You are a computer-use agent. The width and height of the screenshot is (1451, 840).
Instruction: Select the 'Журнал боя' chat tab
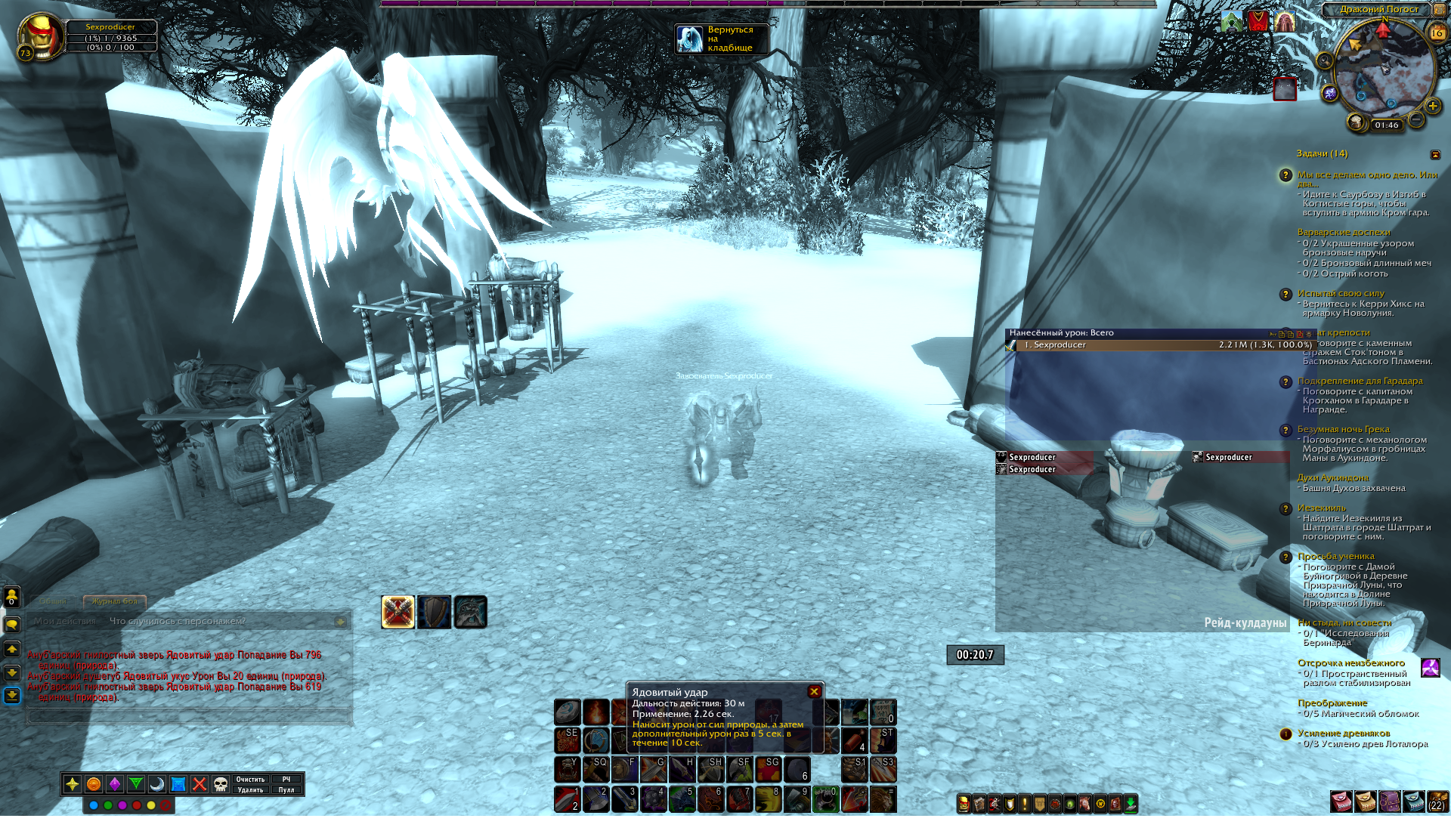tap(115, 601)
